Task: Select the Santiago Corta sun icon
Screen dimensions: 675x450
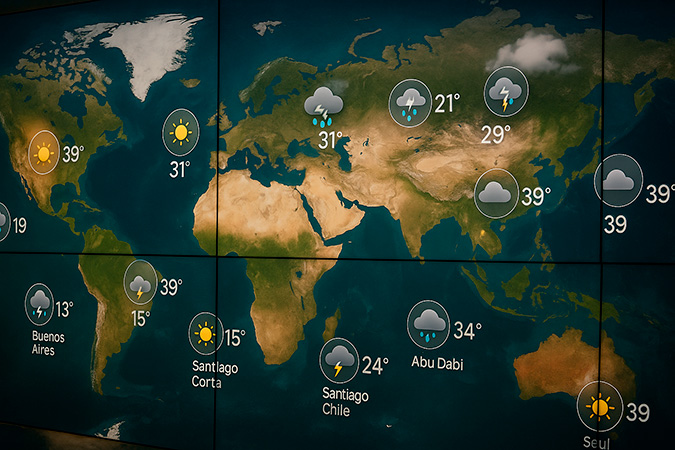Action: (x=206, y=334)
